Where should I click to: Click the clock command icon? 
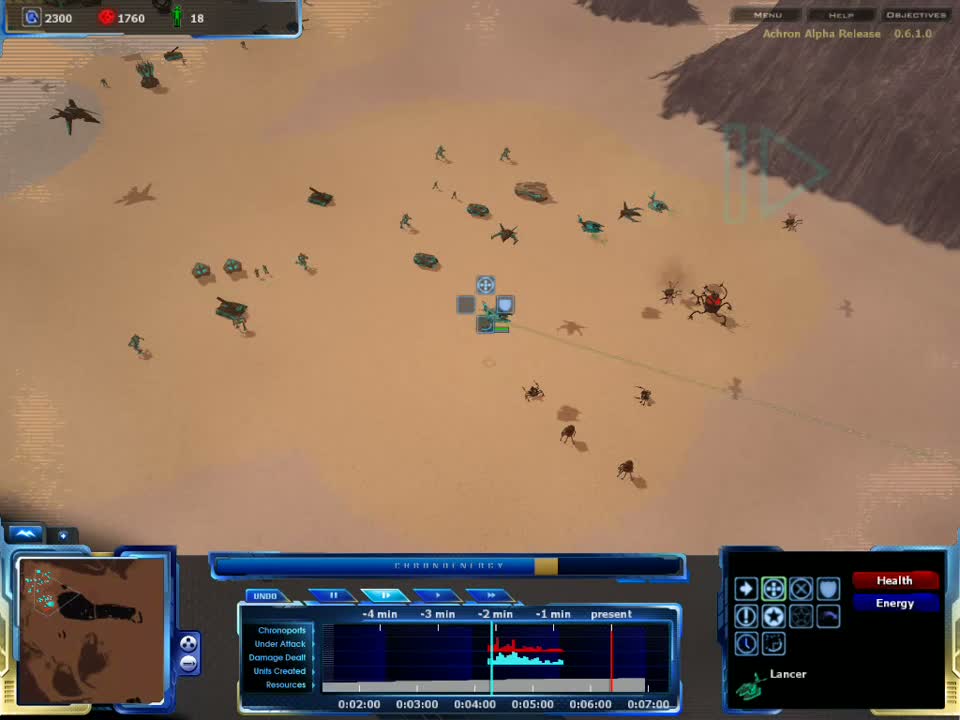(x=746, y=644)
